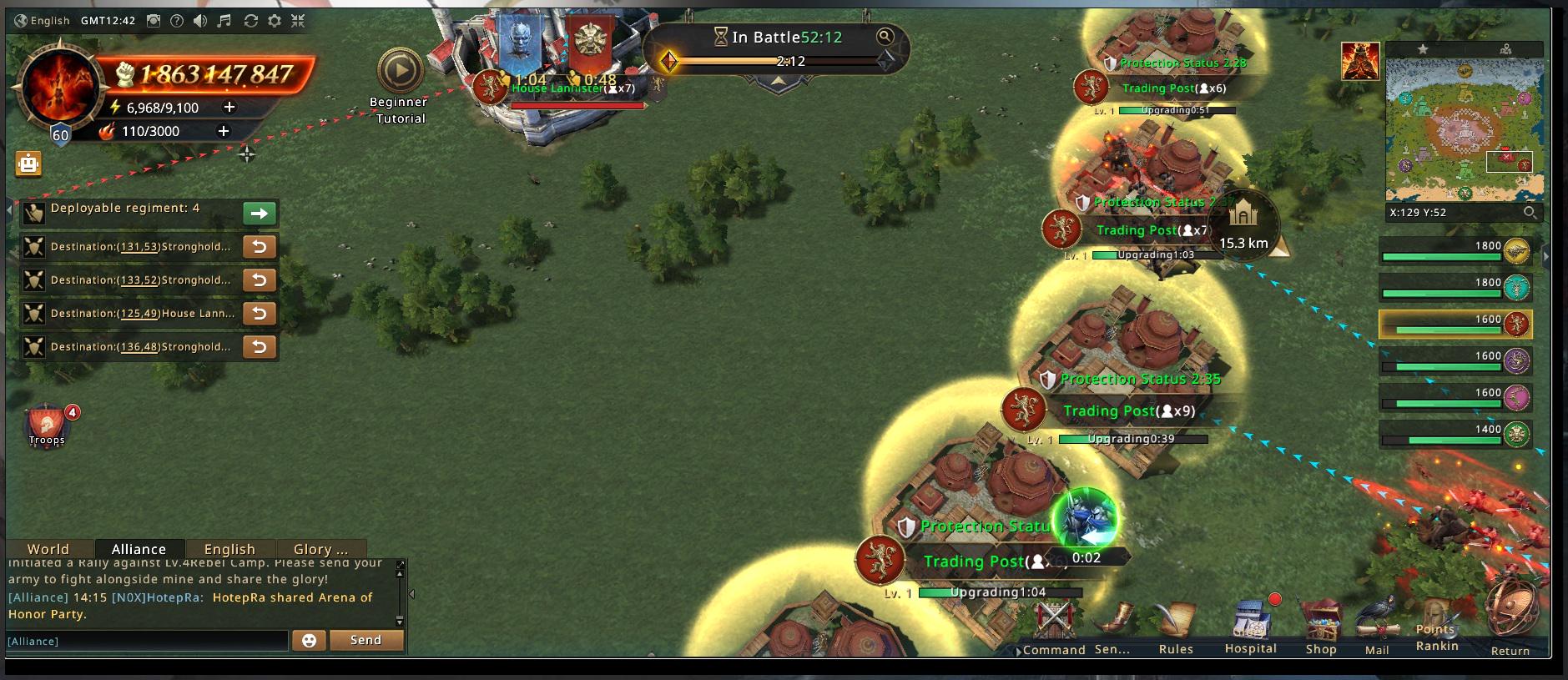Open the question mark help icon
Viewport: 1568px width, 680px height.
click(x=177, y=21)
